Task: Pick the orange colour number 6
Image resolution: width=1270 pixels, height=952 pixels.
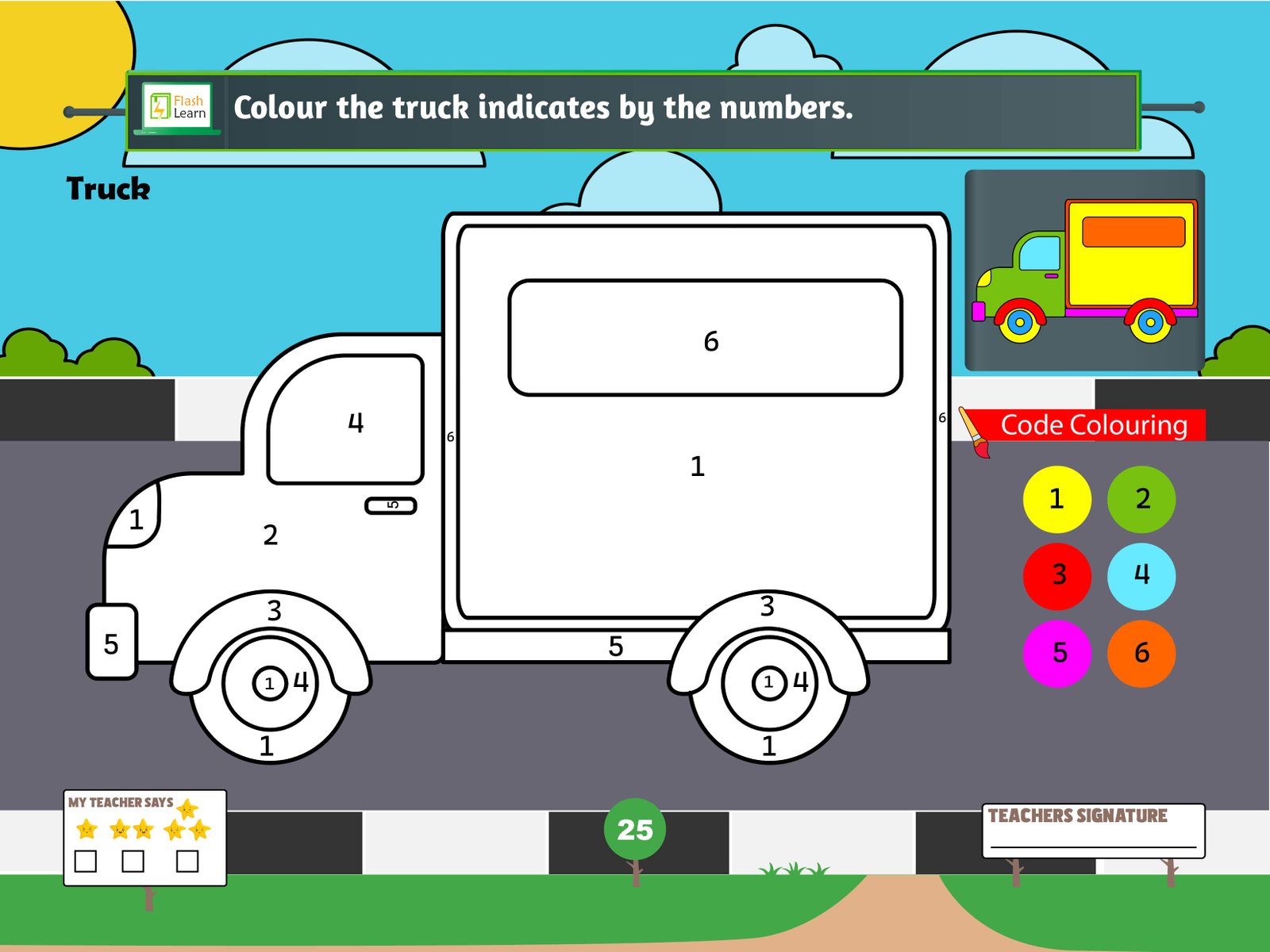Action: [x=1141, y=653]
